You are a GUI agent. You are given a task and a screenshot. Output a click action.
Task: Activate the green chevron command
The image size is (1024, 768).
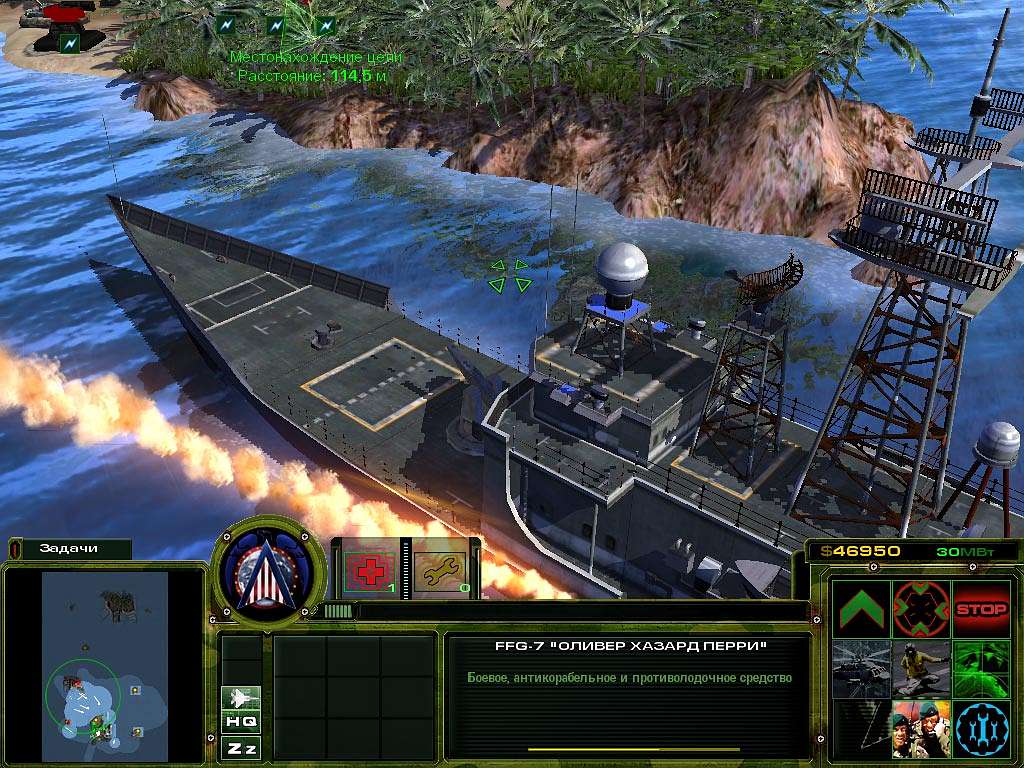coord(861,609)
